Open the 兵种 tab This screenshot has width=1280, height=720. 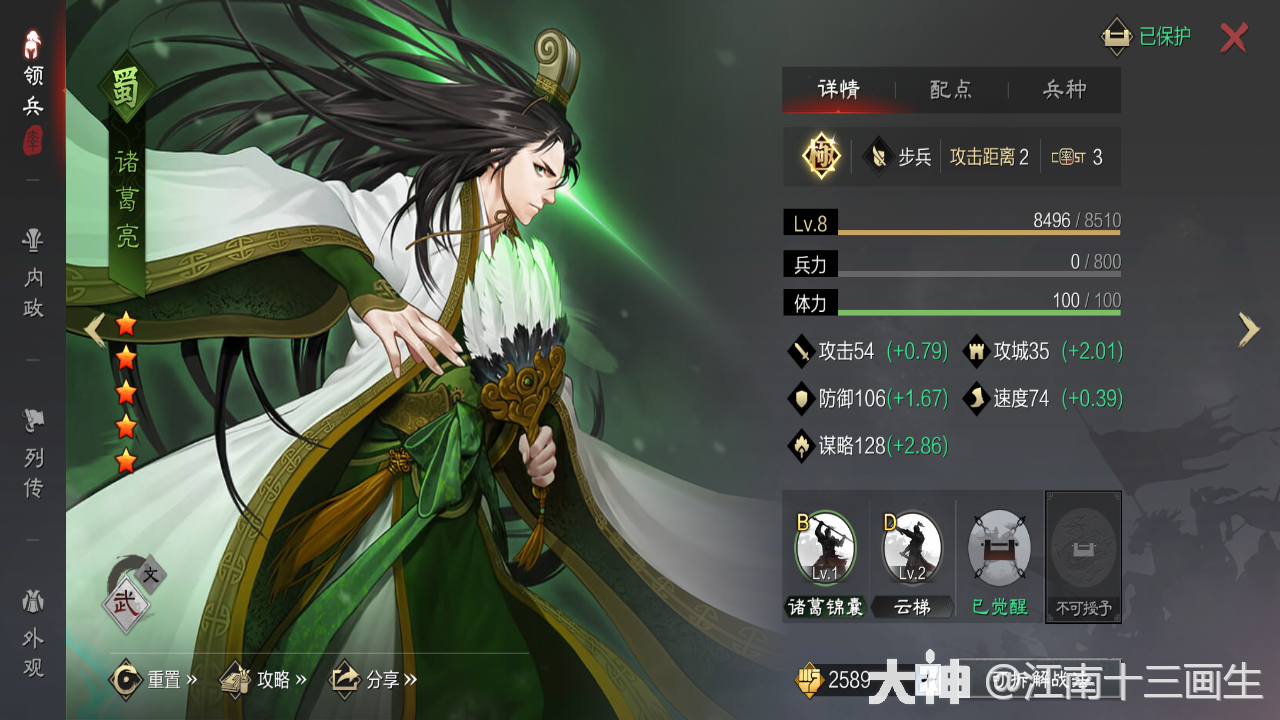click(x=1066, y=90)
